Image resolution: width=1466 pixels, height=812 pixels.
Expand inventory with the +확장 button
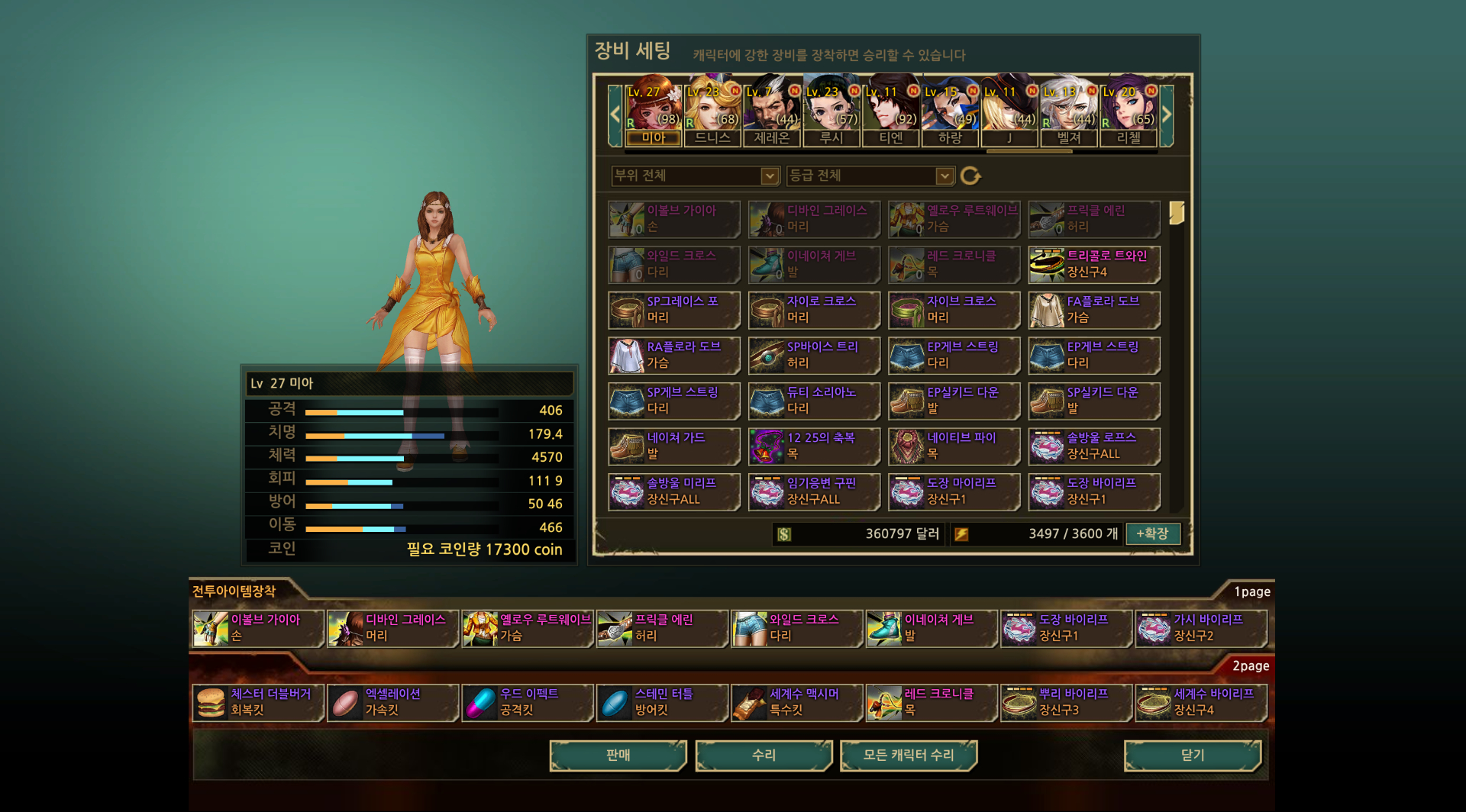coord(1152,534)
